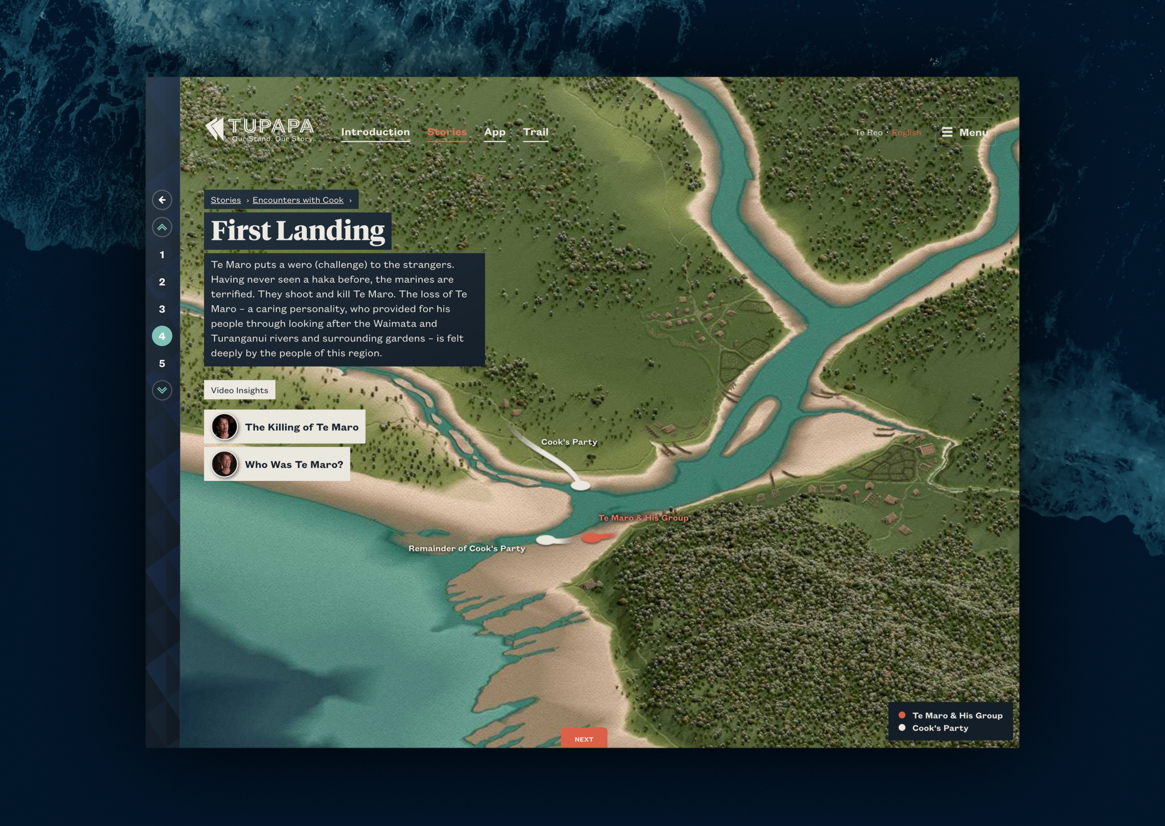
Task: Switch language to Te Reo
Action: tap(868, 133)
